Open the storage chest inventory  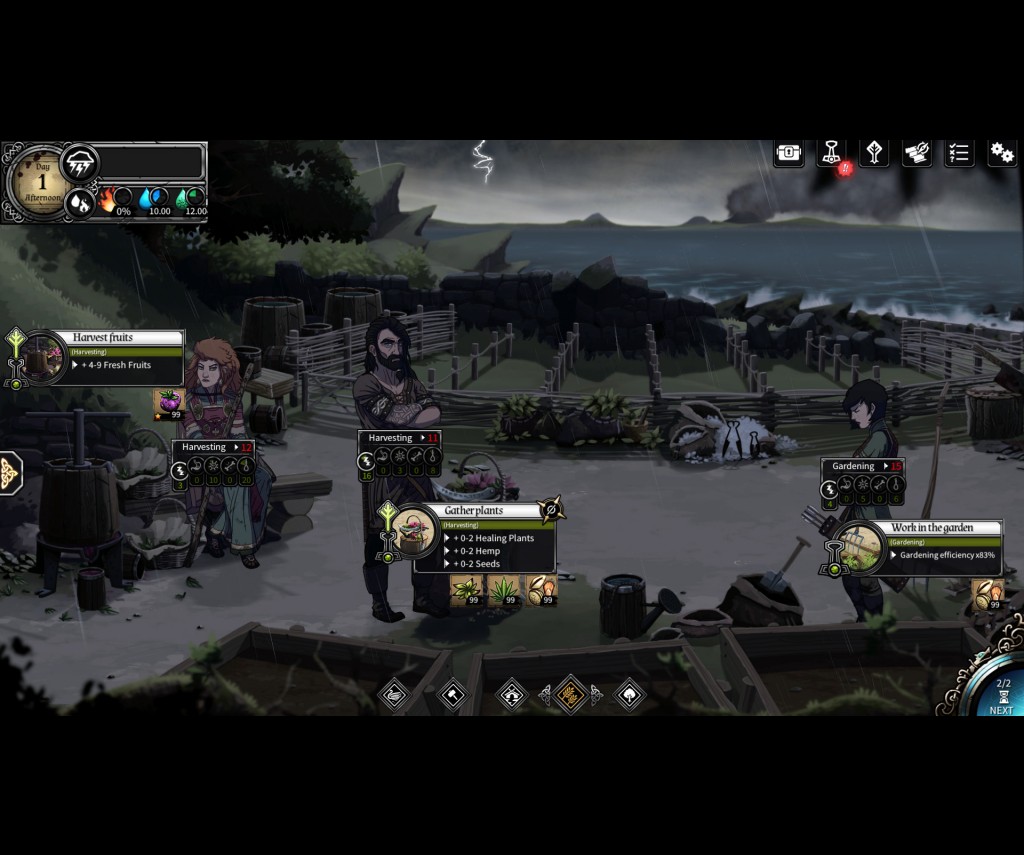click(x=789, y=153)
